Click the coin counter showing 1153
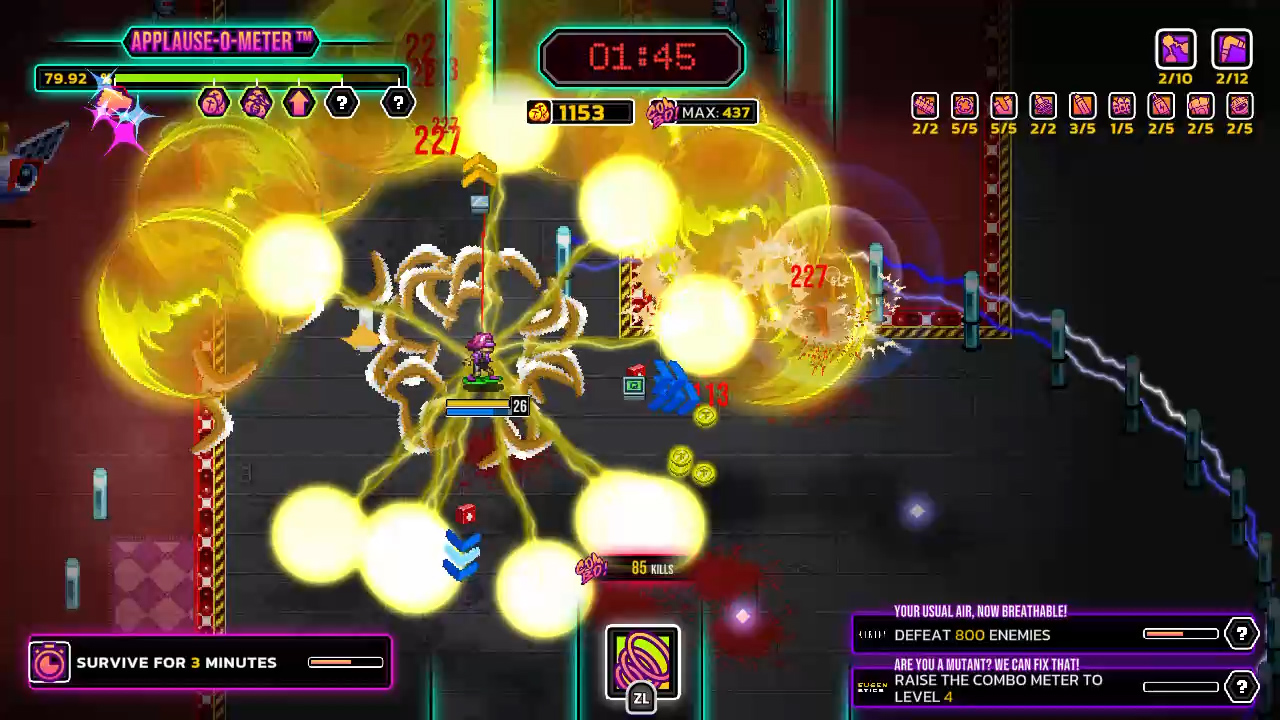 [580, 112]
